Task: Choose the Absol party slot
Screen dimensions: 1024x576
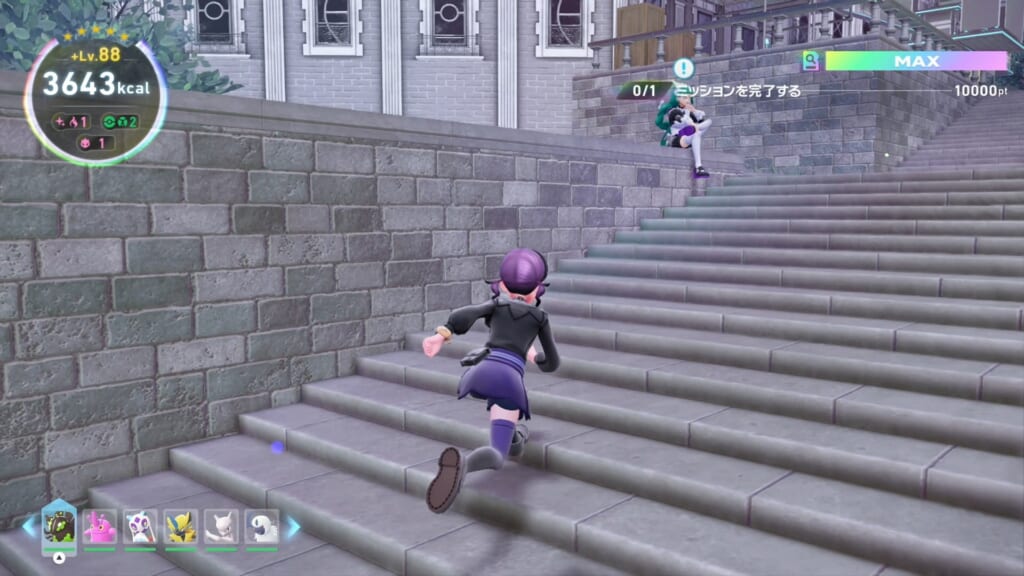Action: pos(261,526)
